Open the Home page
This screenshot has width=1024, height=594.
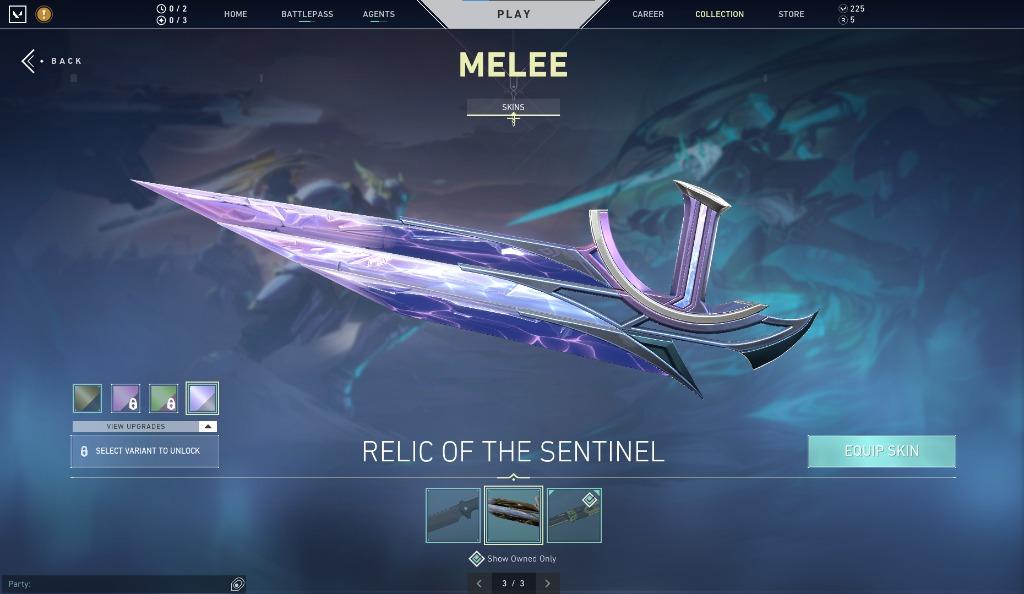coord(236,14)
